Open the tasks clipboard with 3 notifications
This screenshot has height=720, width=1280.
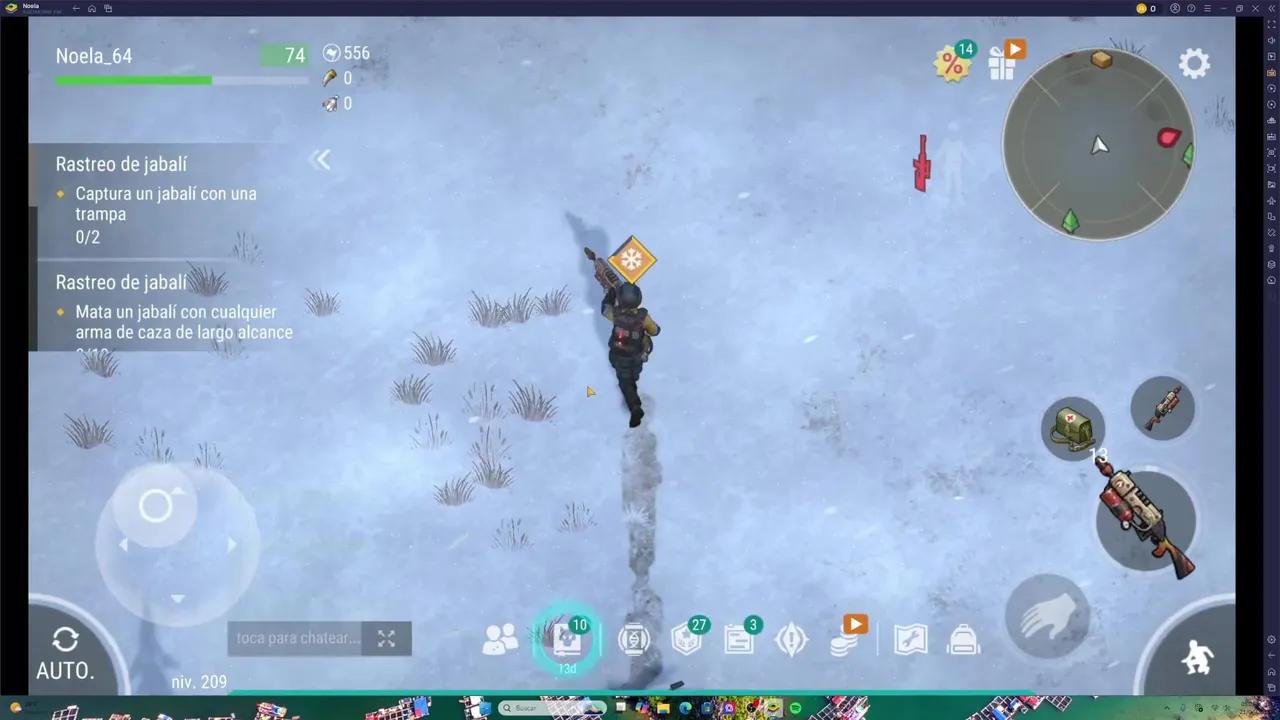tap(738, 639)
